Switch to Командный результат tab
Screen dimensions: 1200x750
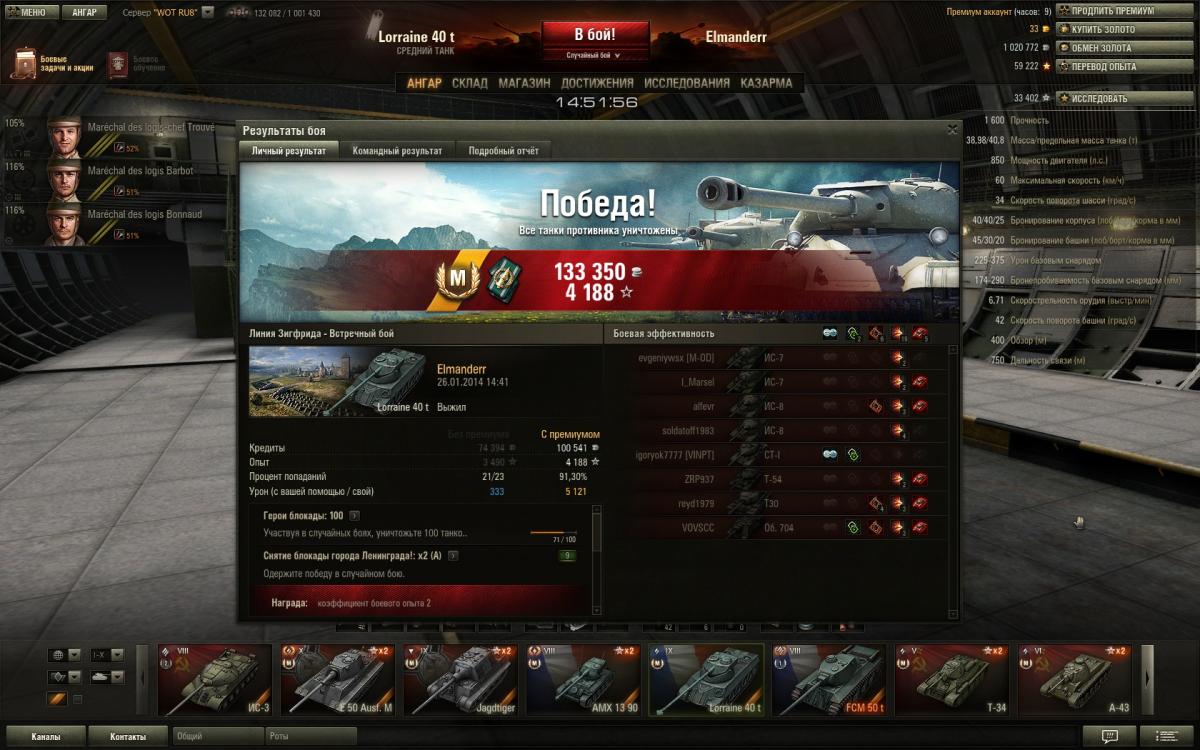point(397,151)
